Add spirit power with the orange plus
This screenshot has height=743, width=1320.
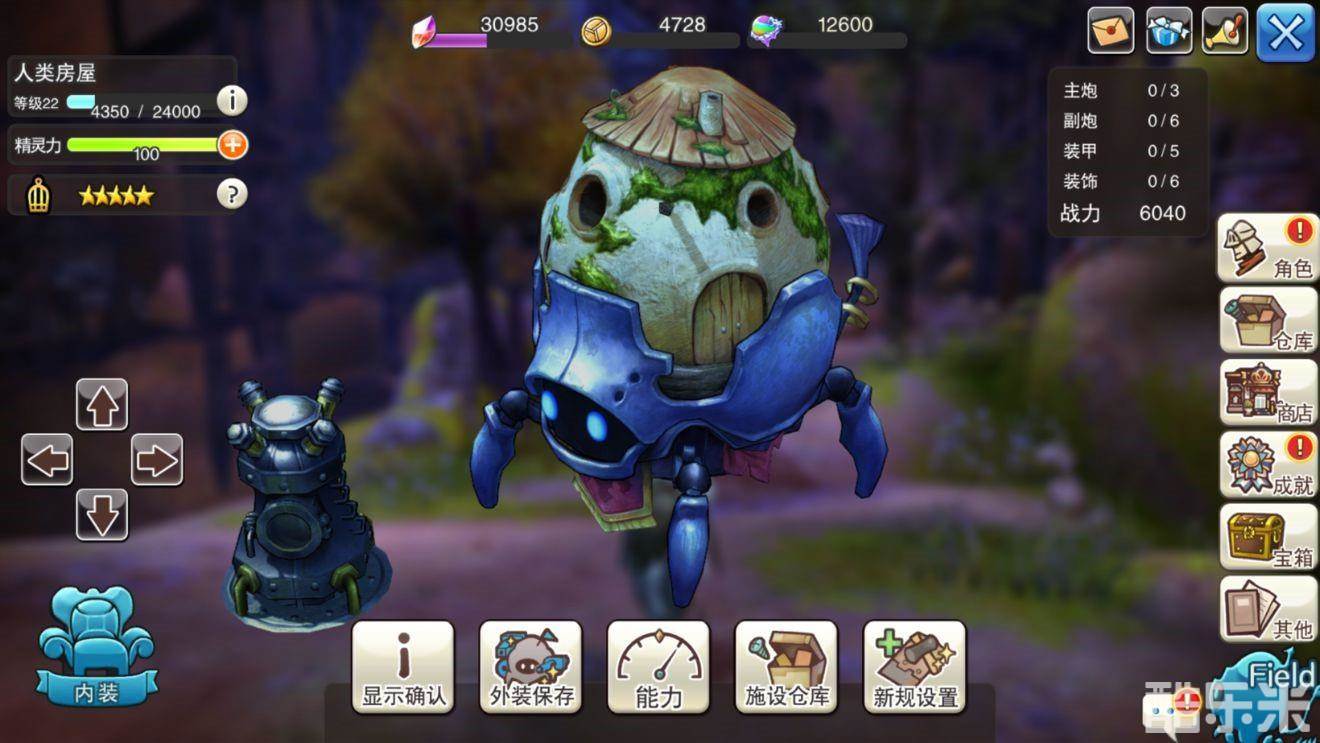pos(232,145)
